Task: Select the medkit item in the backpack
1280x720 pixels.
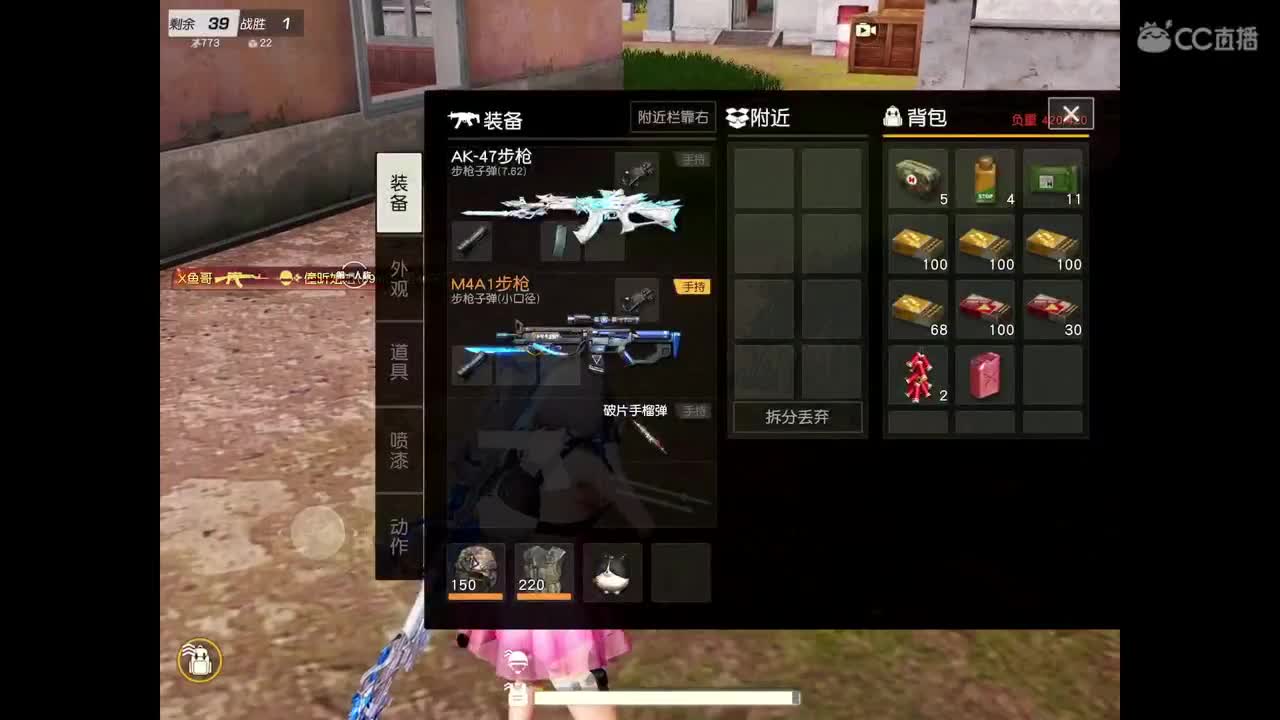Action: click(x=916, y=179)
